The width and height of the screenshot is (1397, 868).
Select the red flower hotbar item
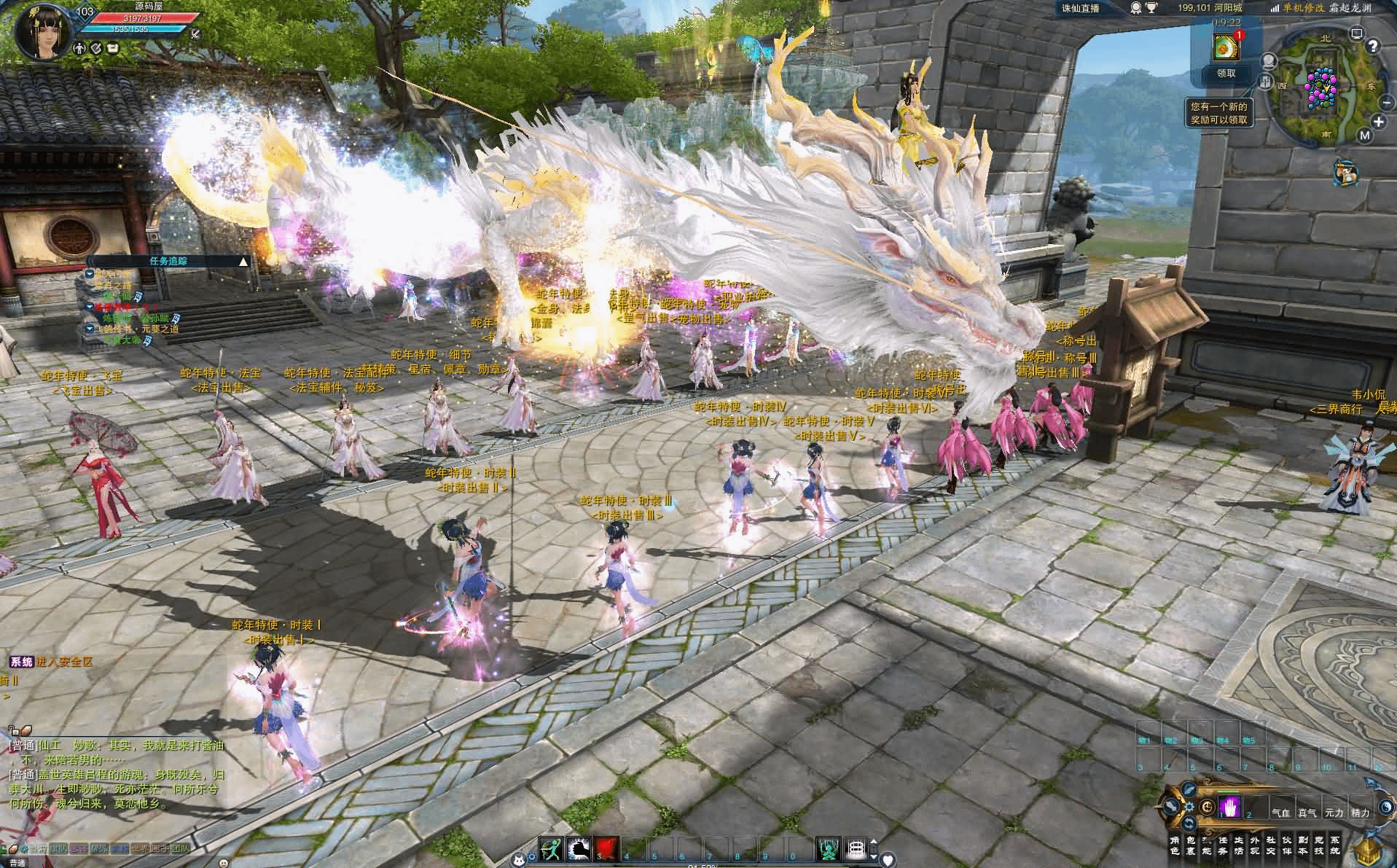point(606,848)
